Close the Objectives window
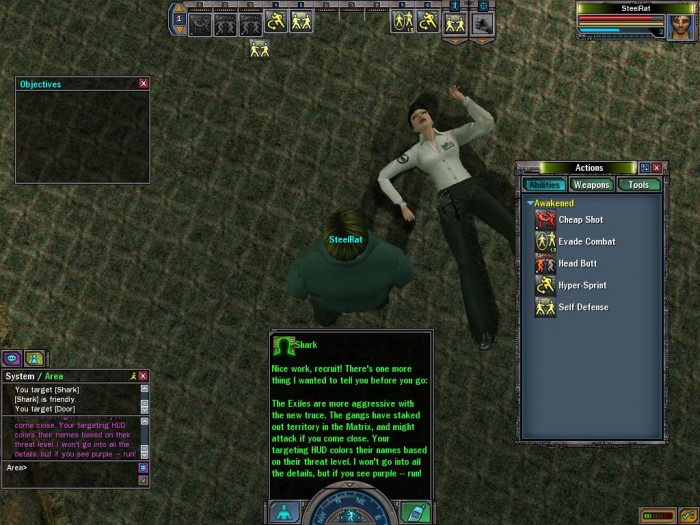700x525 pixels. pyautogui.click(x=143, y=84)
